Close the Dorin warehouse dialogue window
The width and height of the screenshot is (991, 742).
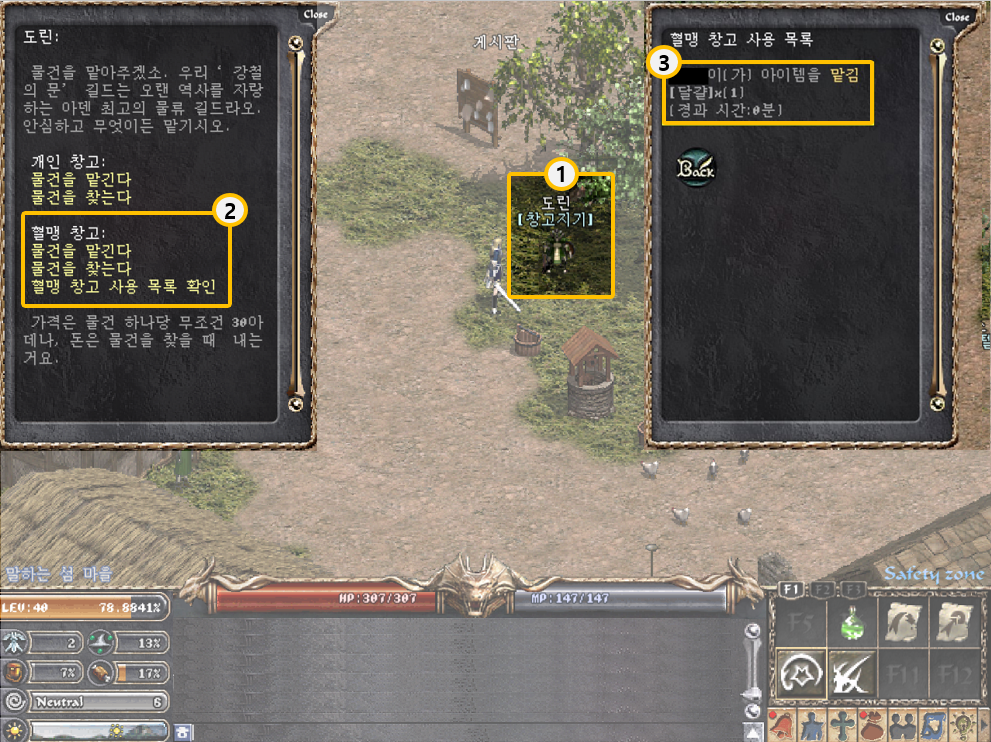click(x=316, y=15)
